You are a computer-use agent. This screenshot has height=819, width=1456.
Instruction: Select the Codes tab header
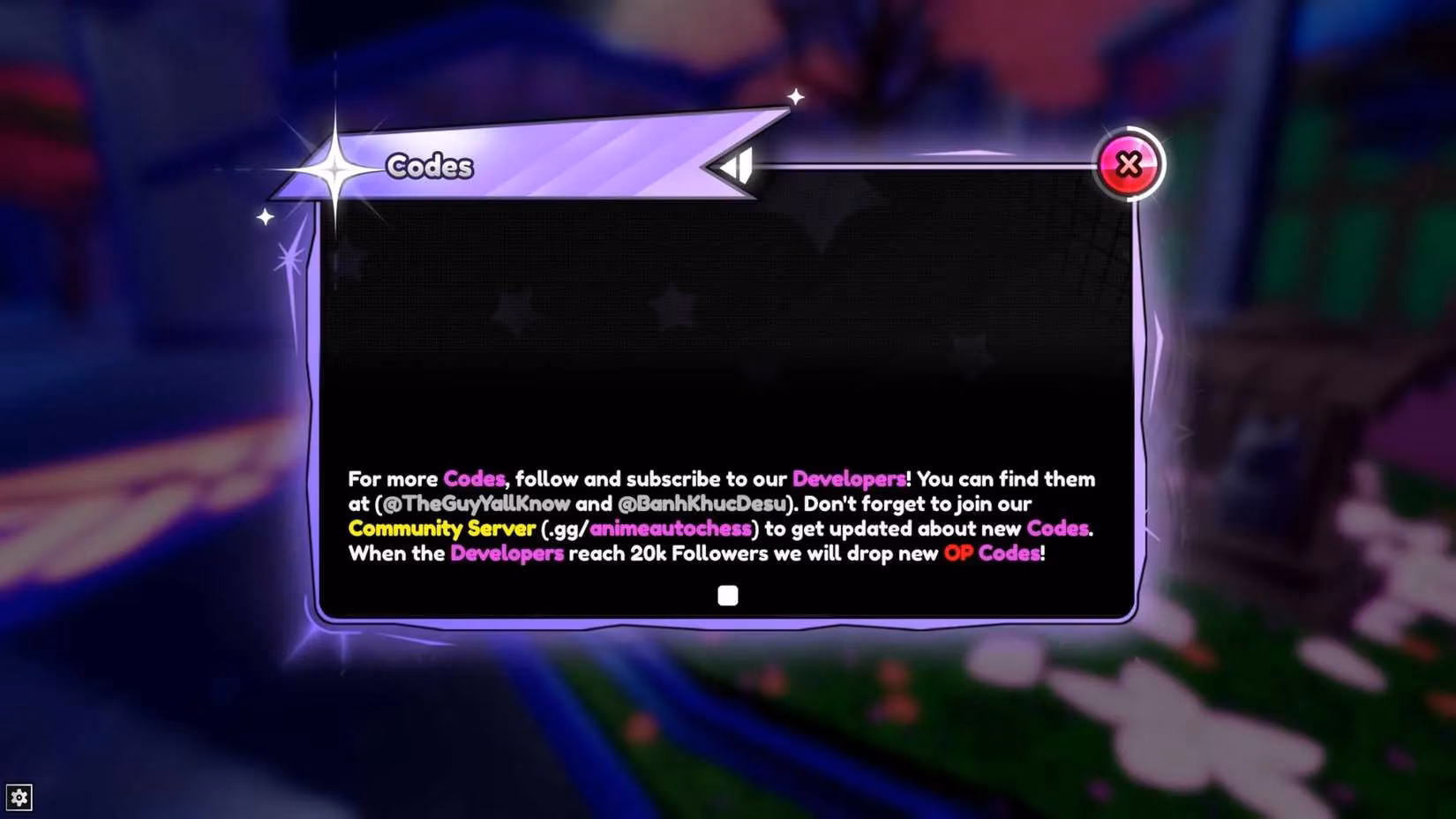click(x=430, y=167)
